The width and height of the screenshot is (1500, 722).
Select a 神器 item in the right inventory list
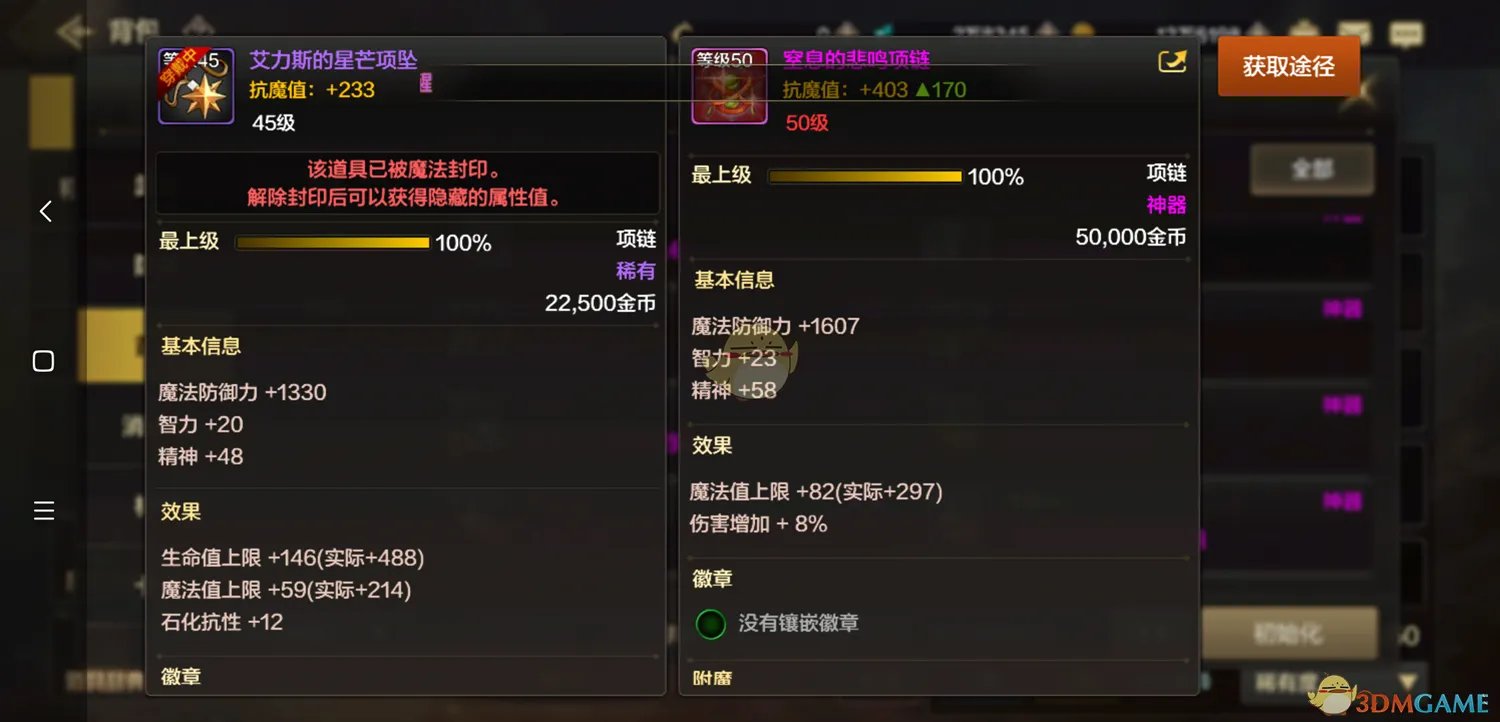1340,309
